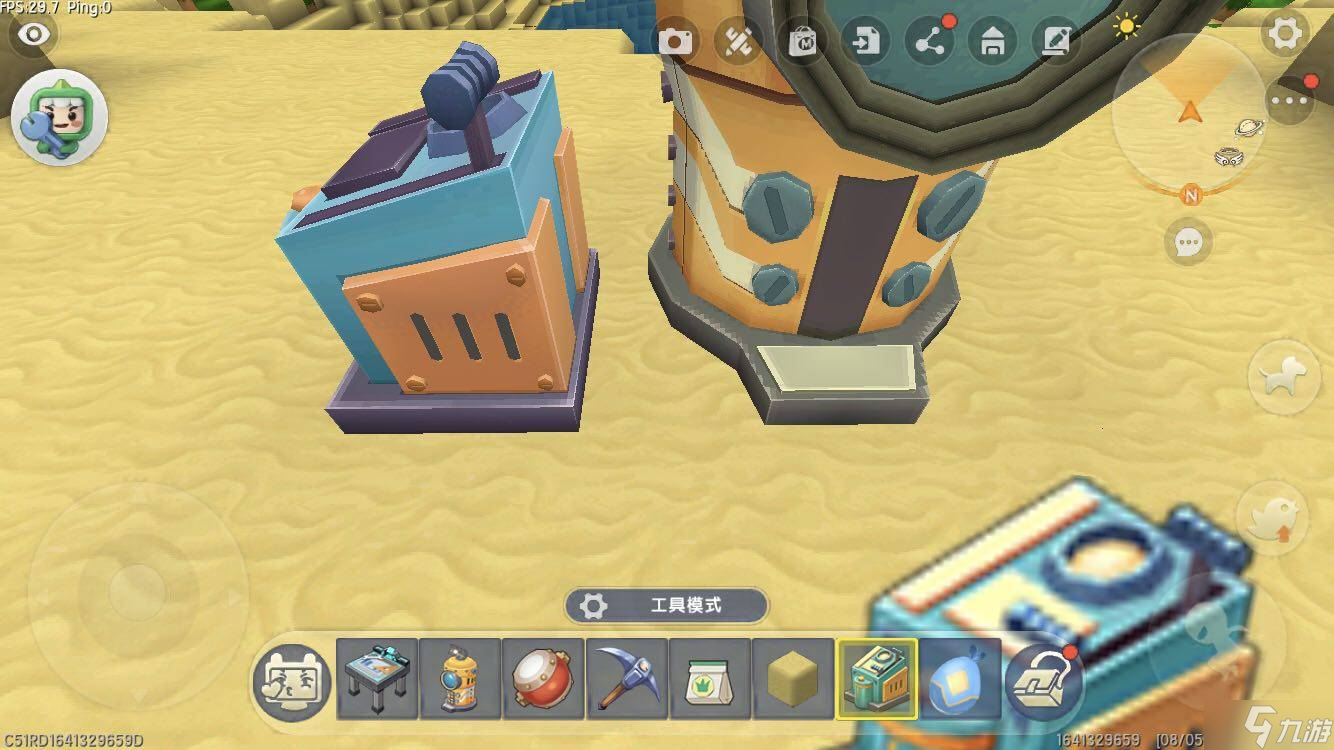This screenshot has height=750, width=1334.
Task: Open the note editing icon
Action: point(1056,41)
